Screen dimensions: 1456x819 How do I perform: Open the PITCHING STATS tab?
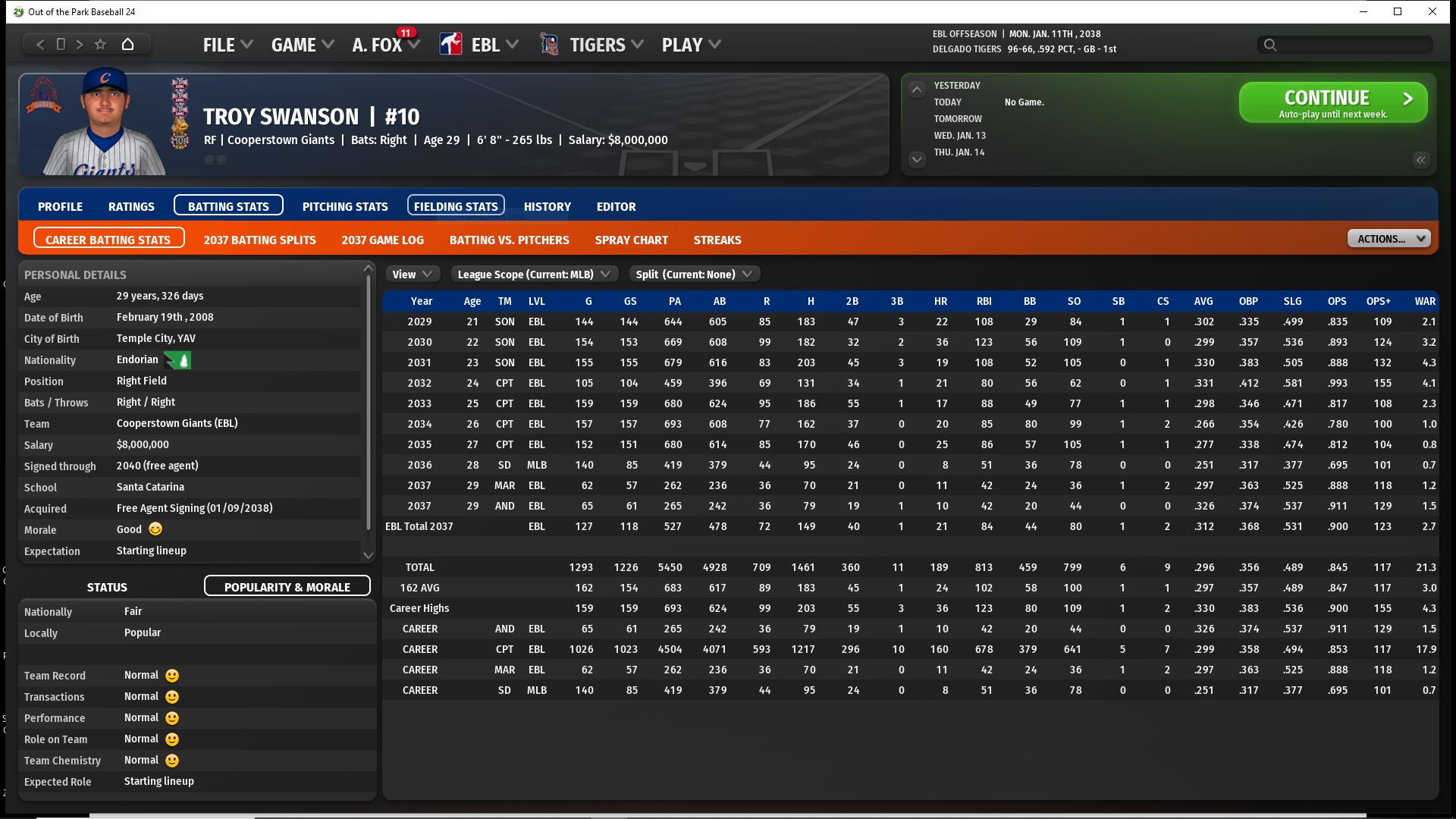345,206
